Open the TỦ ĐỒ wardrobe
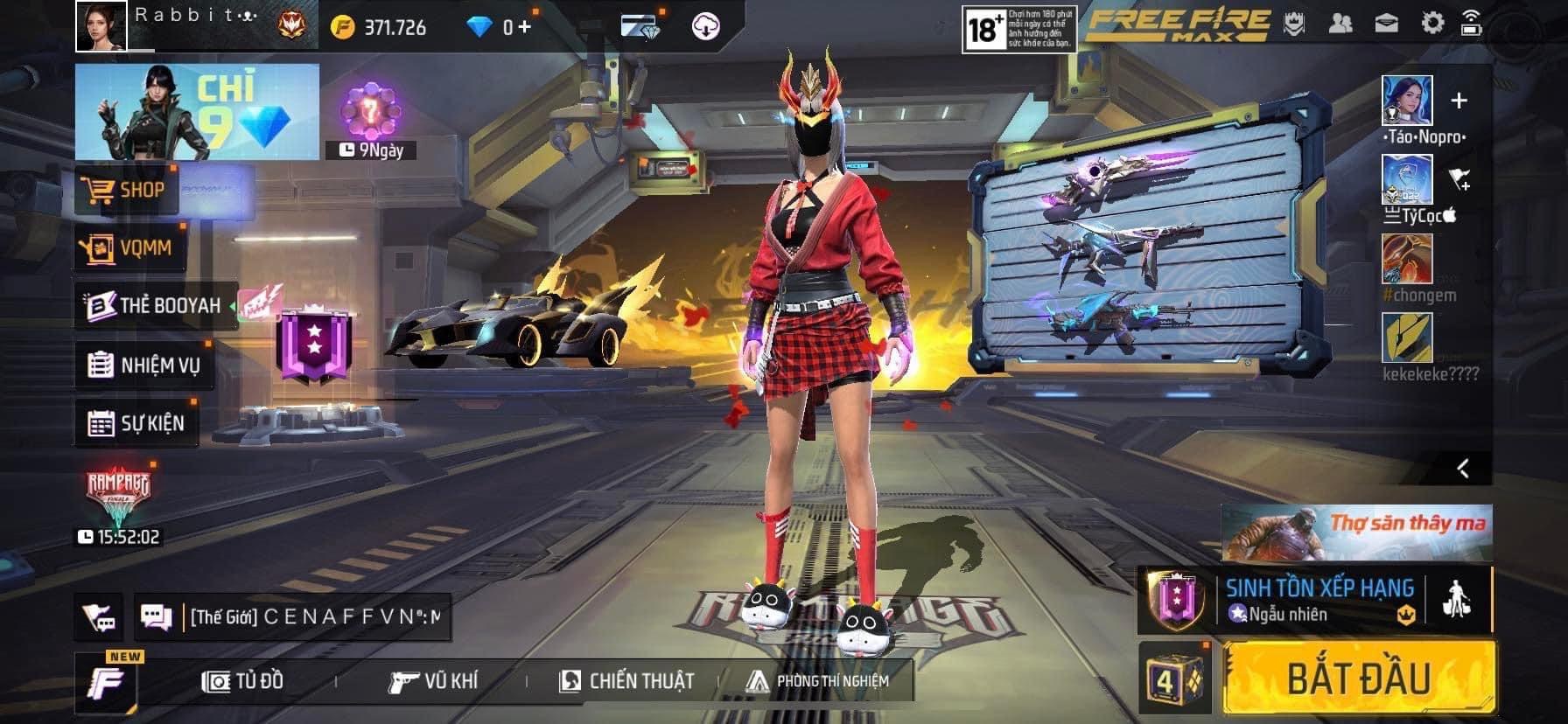Screen dimensions: 1568x724 click(242, 681)
